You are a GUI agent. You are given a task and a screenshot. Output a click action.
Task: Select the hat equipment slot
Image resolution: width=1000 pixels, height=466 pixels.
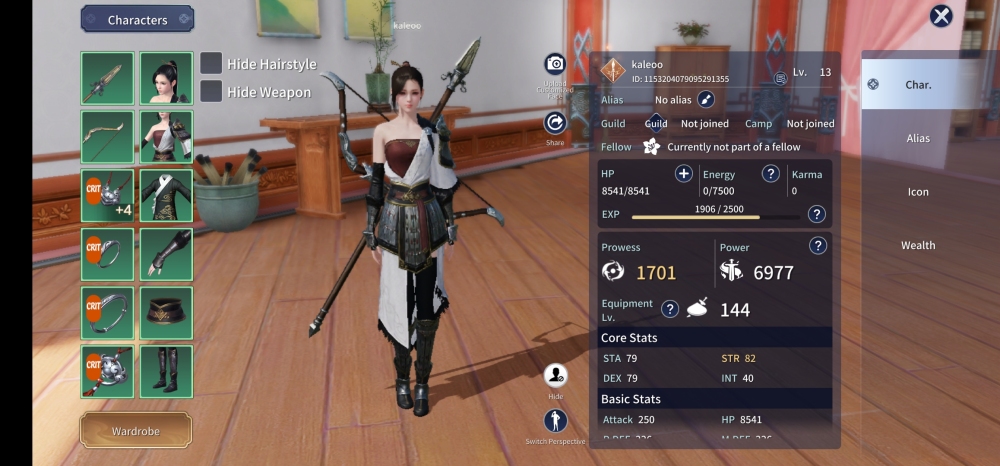coord(165,312)
